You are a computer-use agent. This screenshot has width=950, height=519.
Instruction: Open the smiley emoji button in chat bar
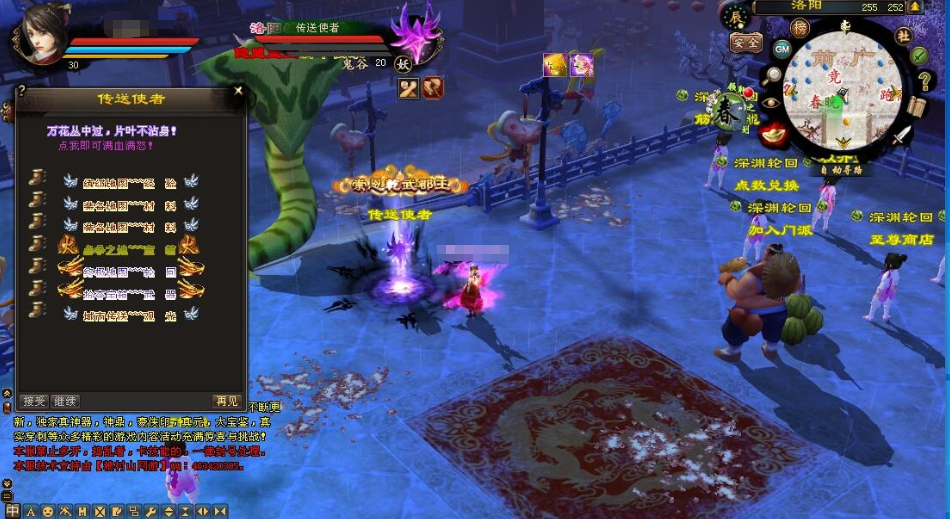click(48, 511)
